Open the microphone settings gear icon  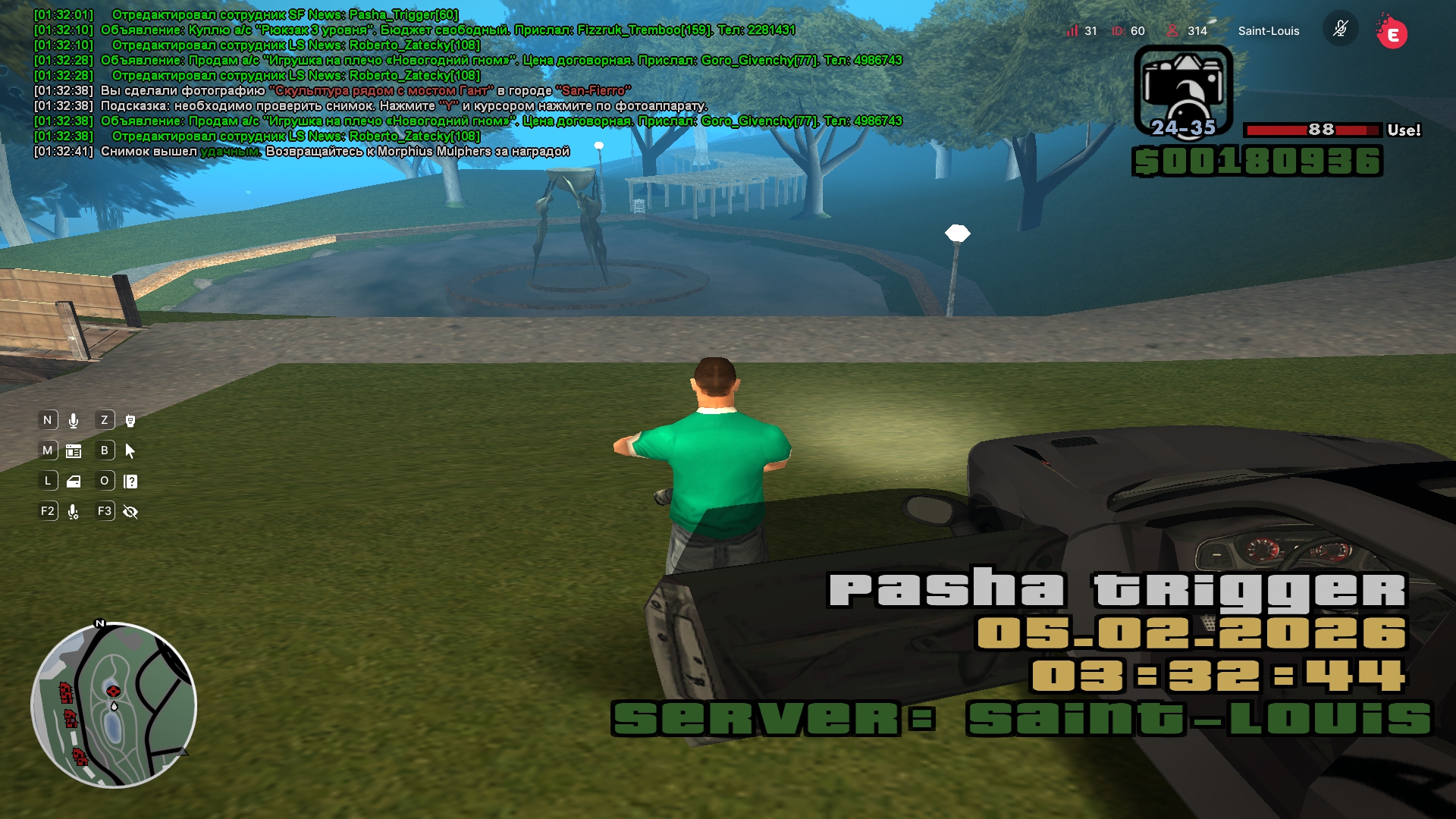pyautogui.click(x=74, y=512)
